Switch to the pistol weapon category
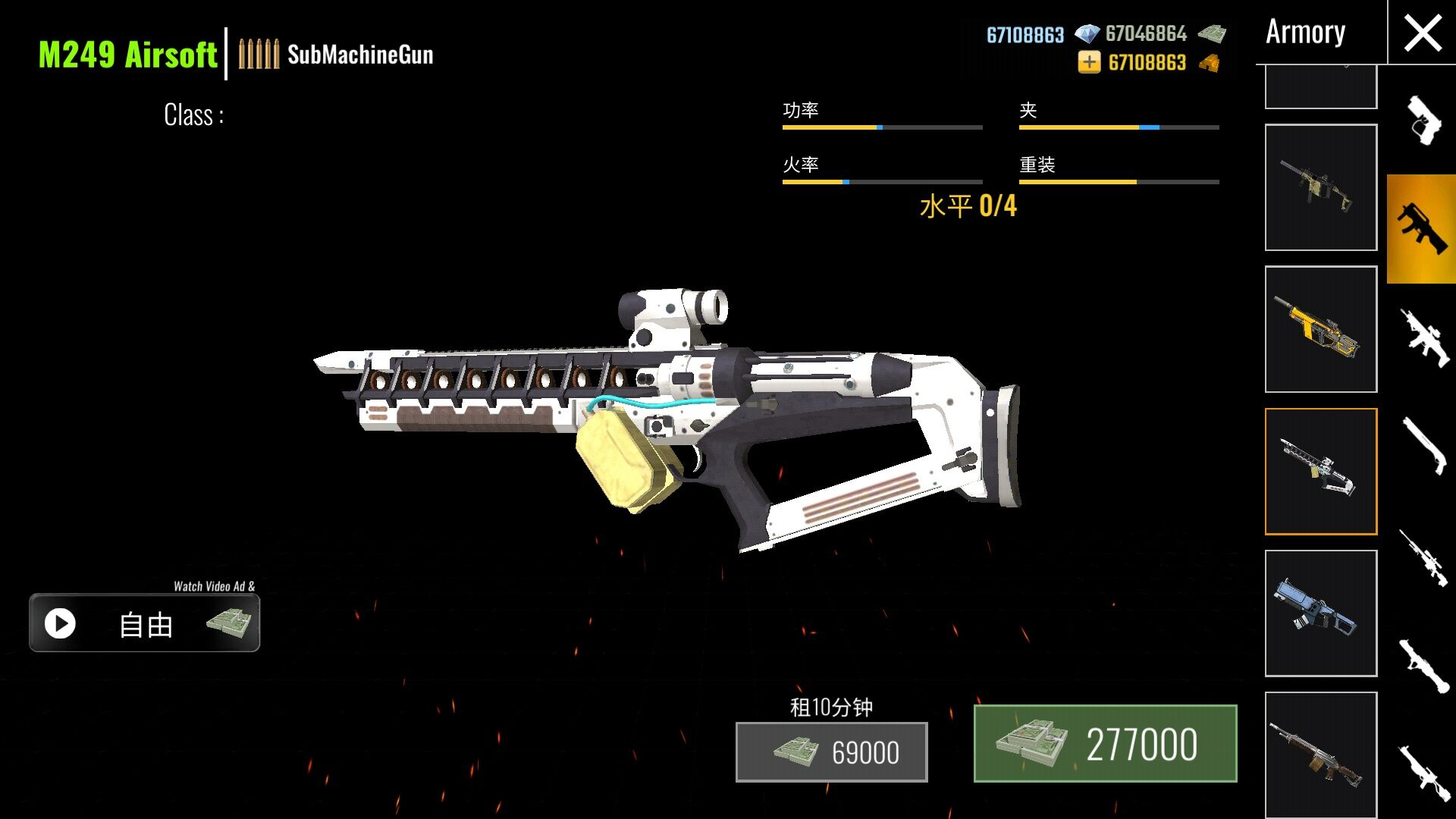This screenshot has width=1456, height=819. coord(1422,120)
